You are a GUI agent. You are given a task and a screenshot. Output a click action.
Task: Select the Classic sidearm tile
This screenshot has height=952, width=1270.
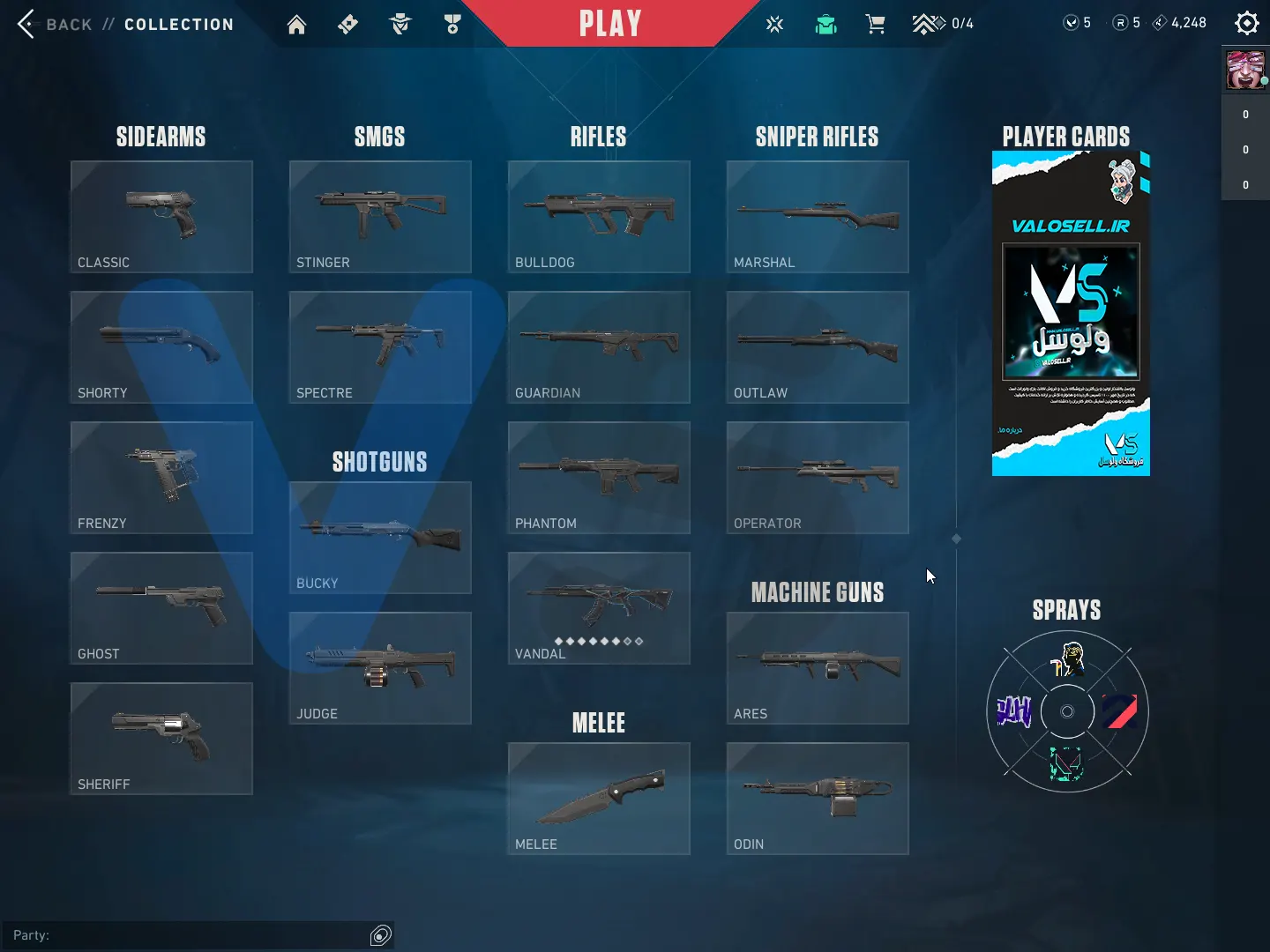(x=161, y=217)
